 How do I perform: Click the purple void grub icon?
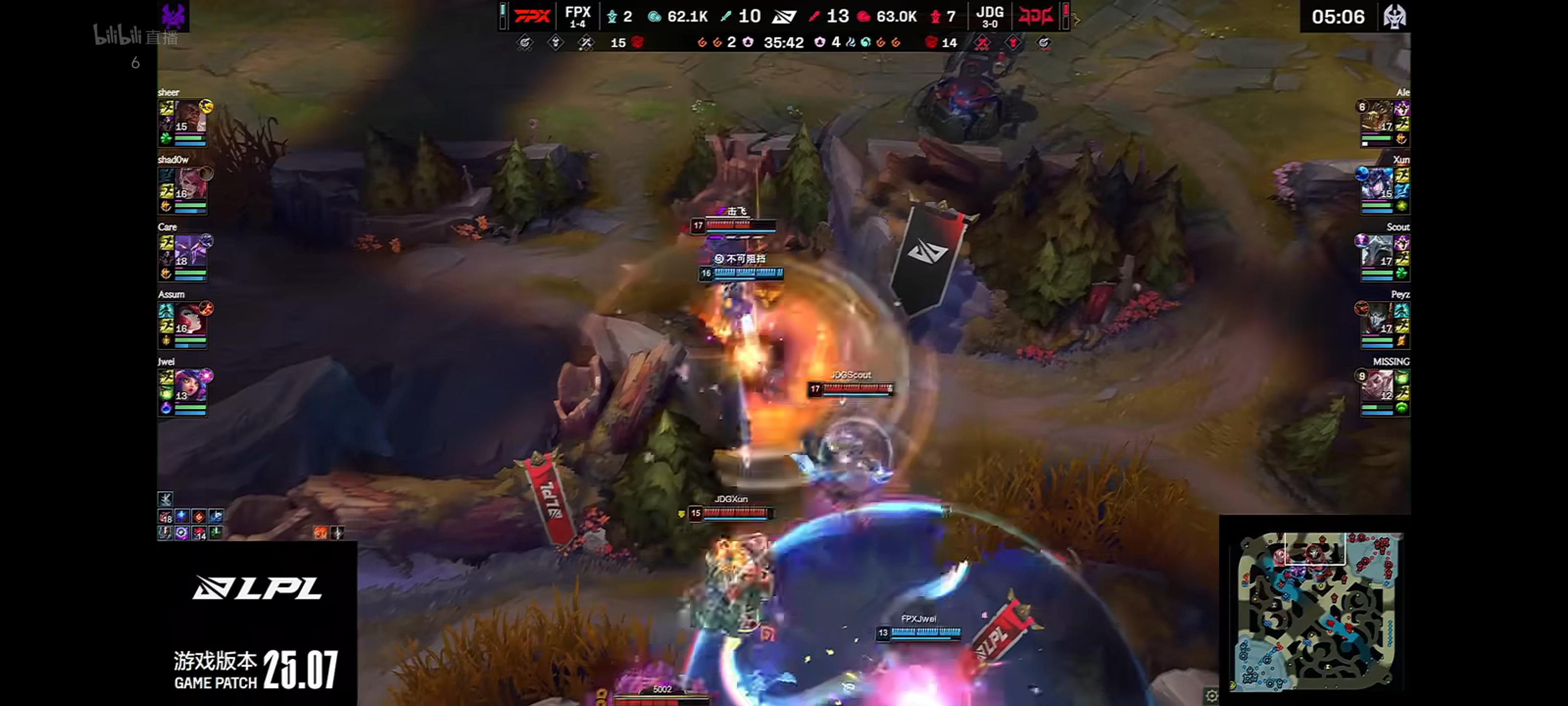tap(747, 43)
